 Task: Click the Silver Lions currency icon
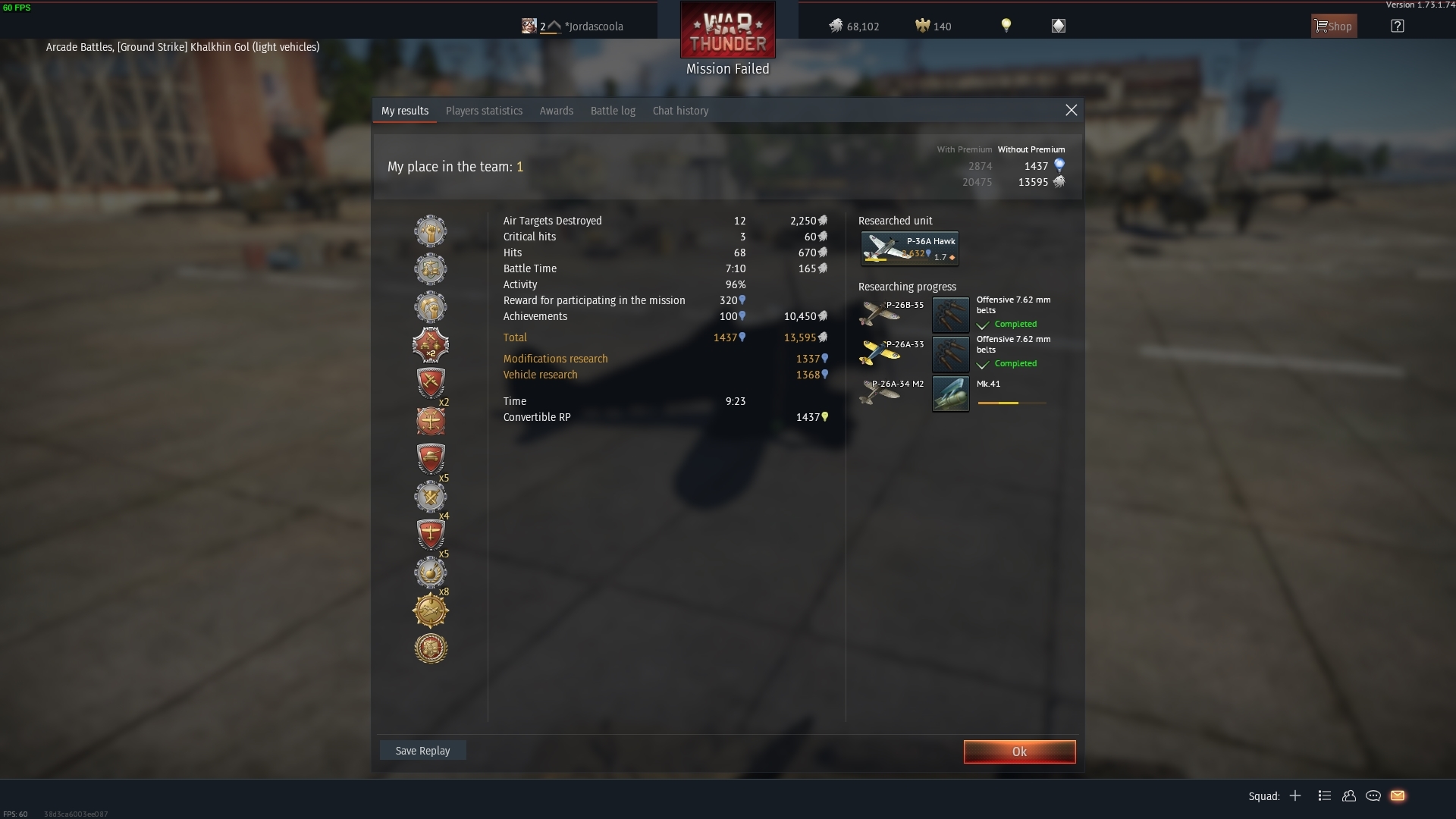[x=836, y=26]
